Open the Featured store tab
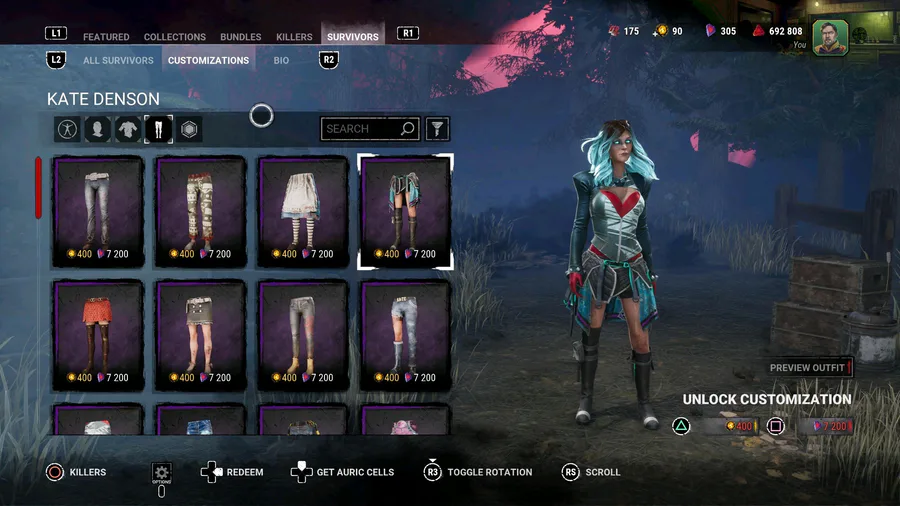Viewport: 900px width, 506px height. click(106, 37)
